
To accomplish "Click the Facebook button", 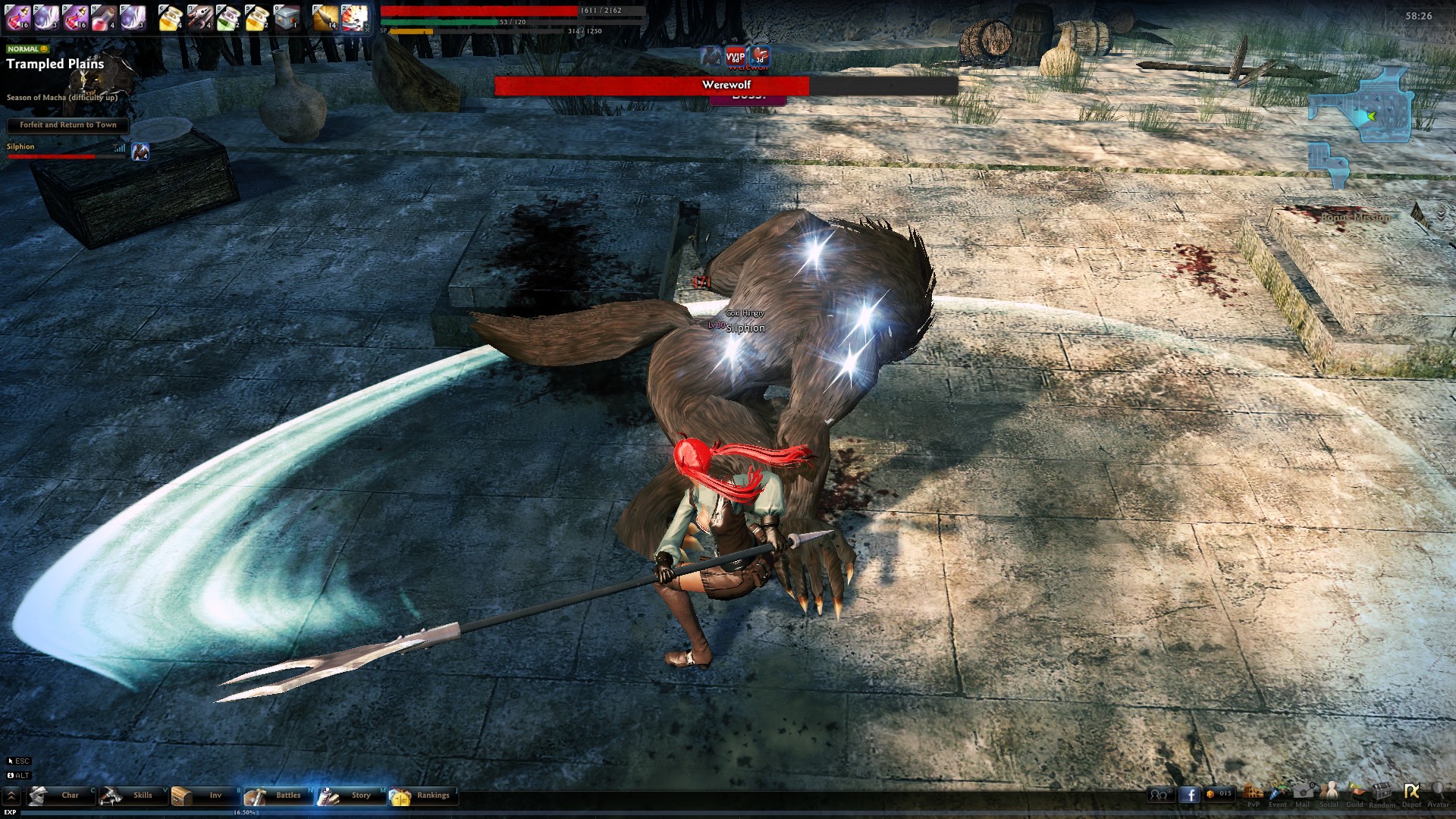I will [x=1189, y=795].
